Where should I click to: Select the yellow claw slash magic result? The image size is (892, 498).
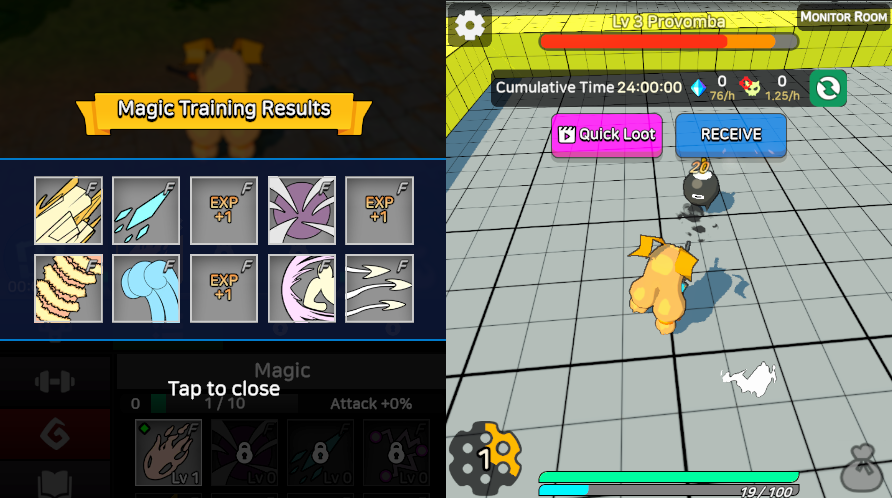(x=68, y=211)
